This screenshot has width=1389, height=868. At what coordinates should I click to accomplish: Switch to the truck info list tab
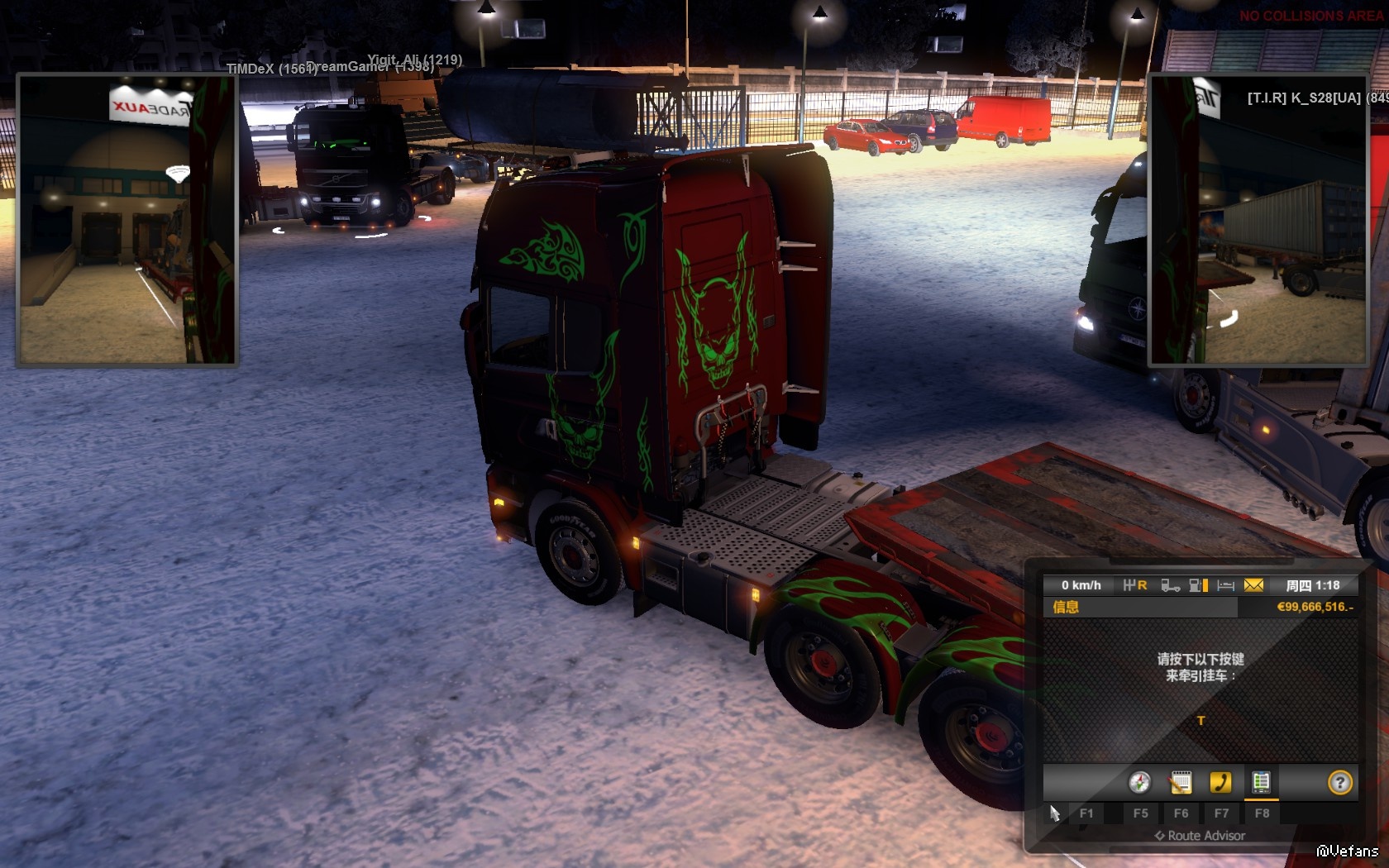[x=1261, y=782]
